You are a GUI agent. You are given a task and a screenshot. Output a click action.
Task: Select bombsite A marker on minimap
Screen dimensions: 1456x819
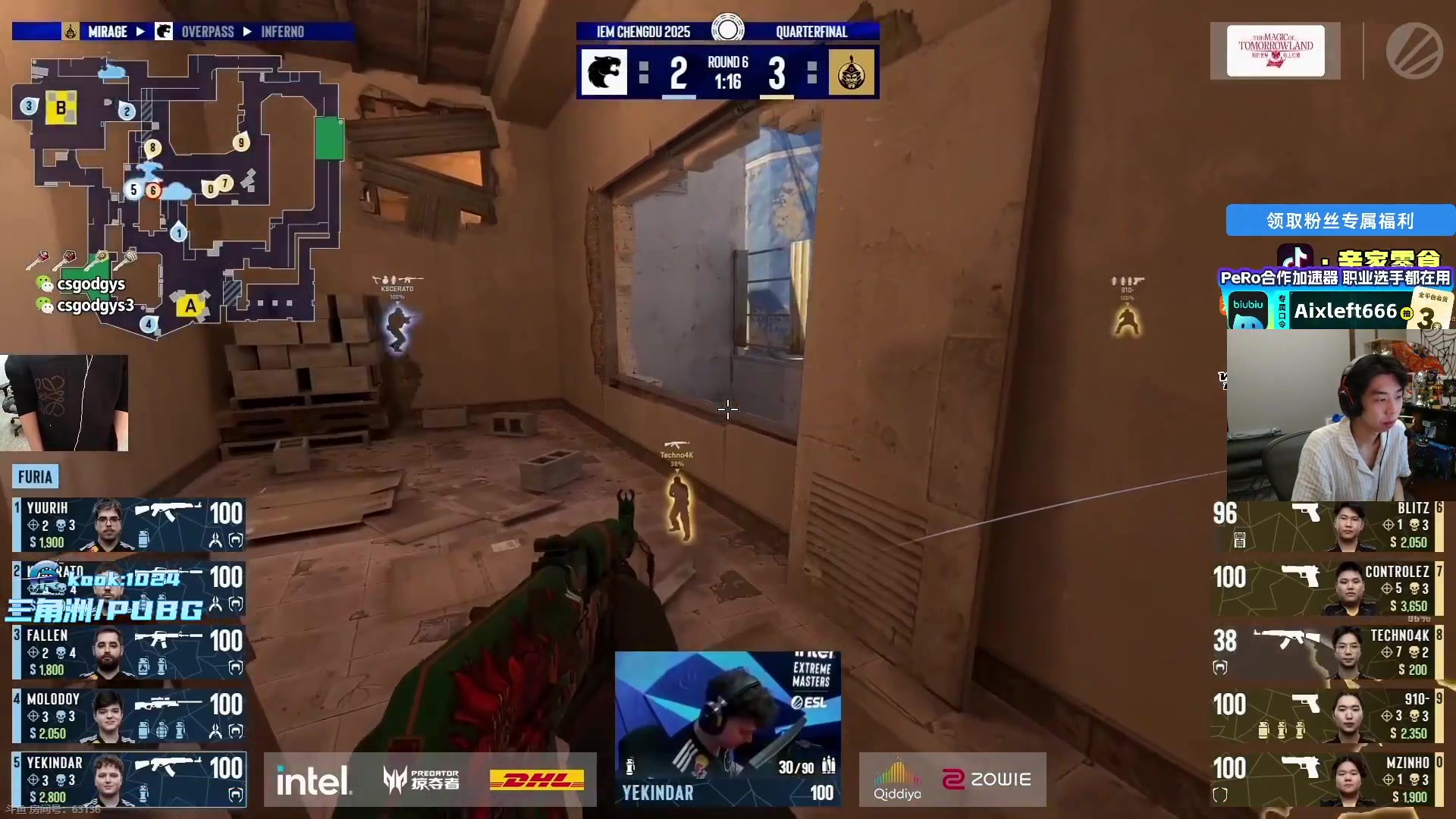190,306
